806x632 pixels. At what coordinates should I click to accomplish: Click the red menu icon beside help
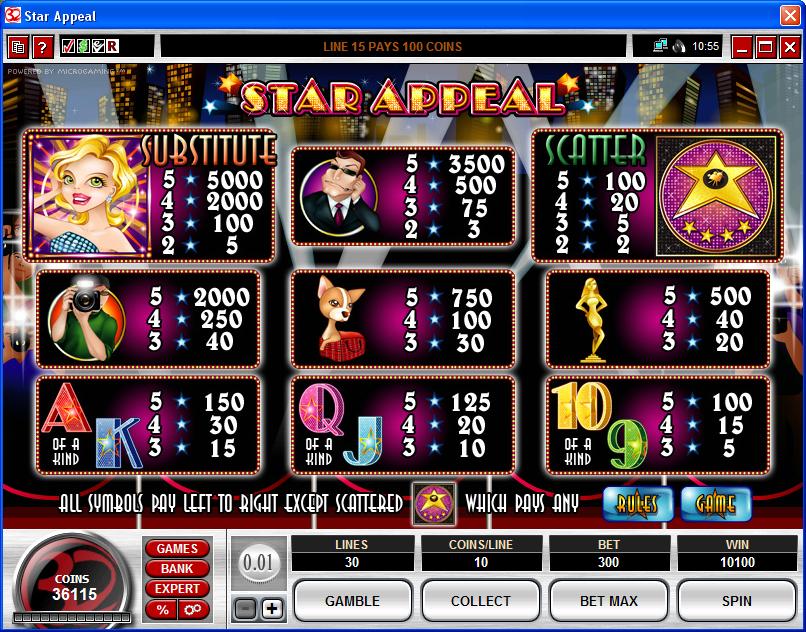point(18,46)
